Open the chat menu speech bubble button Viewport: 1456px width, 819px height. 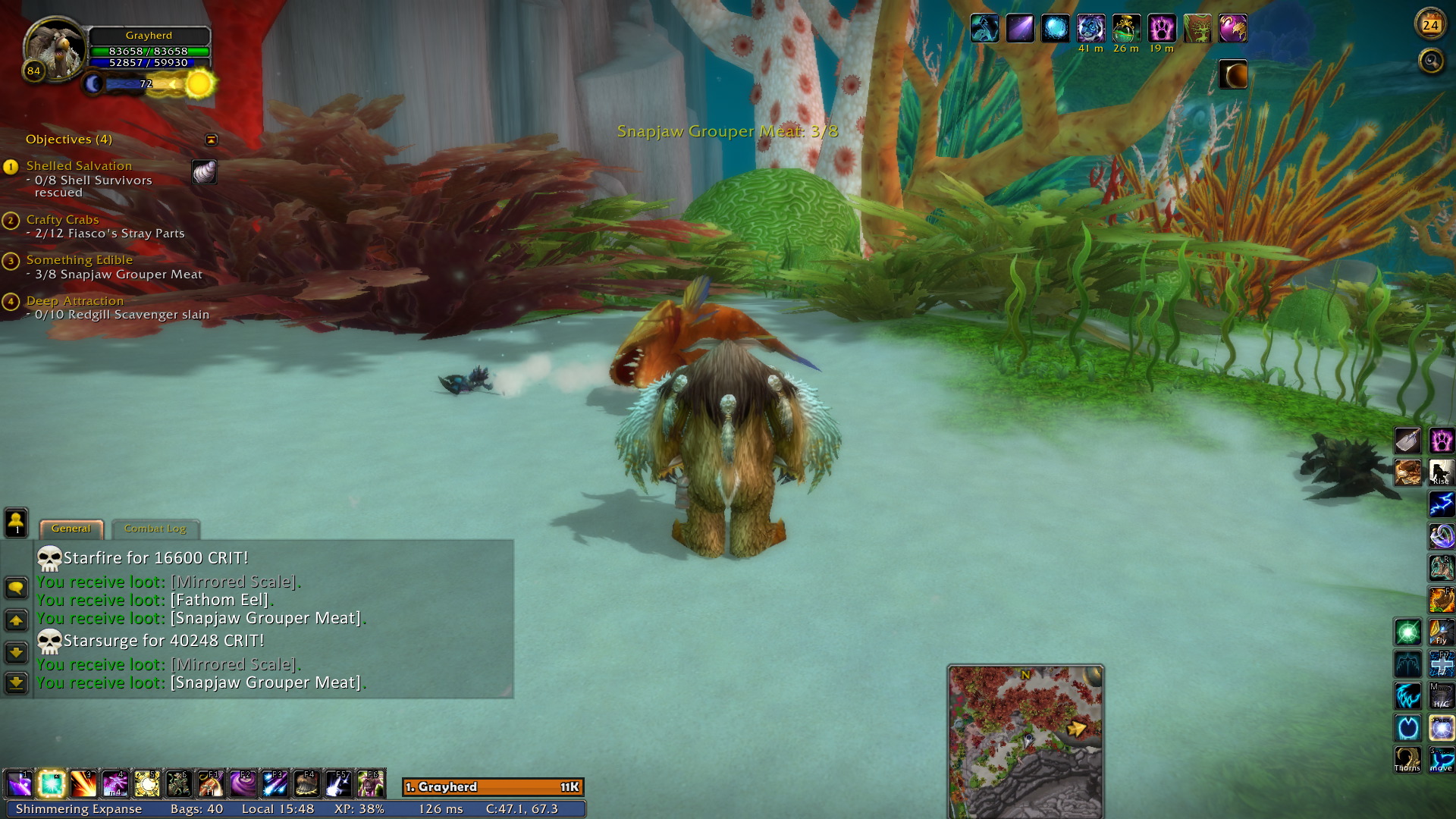pyautogui.click(x=16, y=588)
